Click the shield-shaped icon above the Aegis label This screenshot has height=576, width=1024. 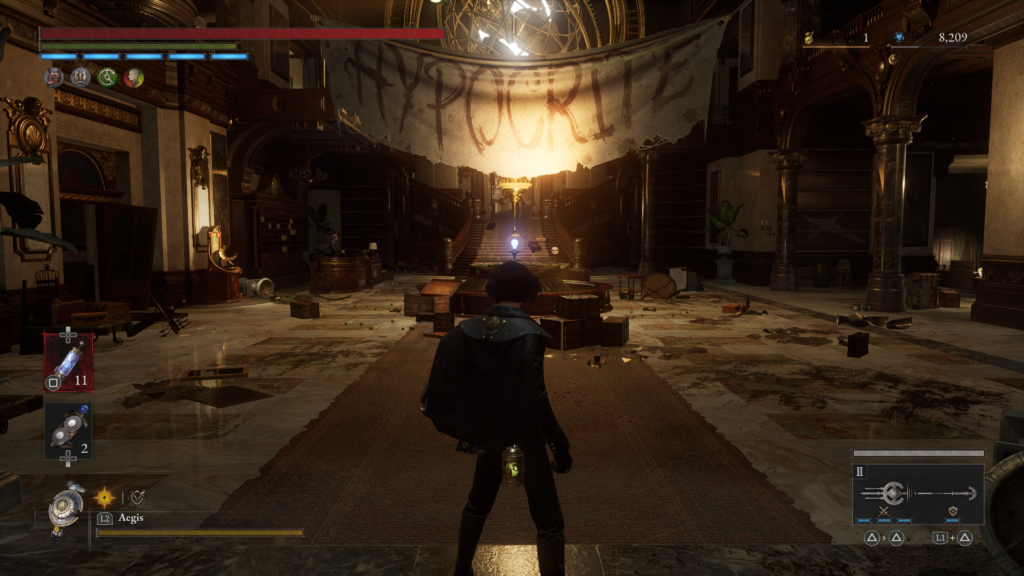137,496
